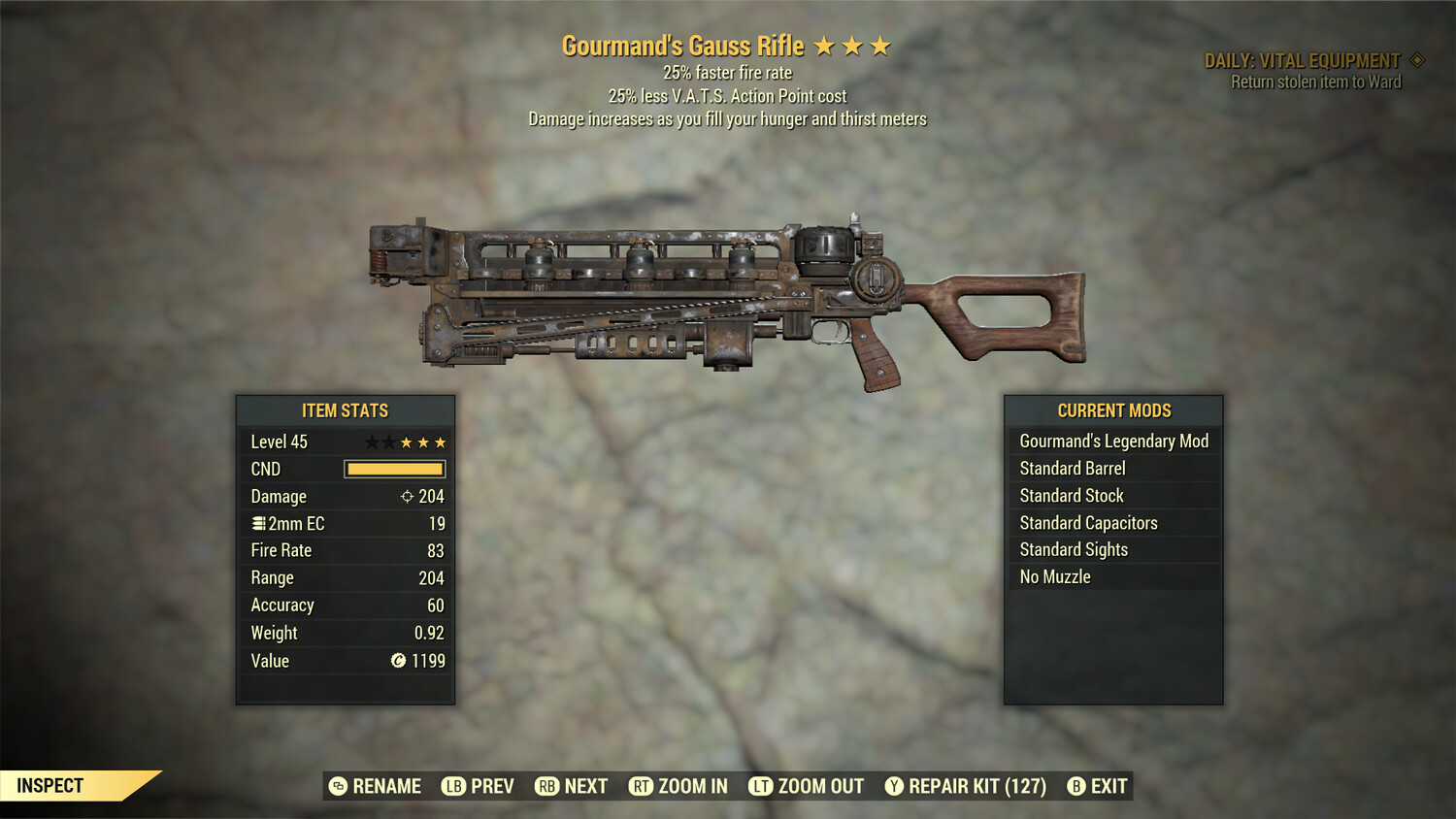Expand the Standard Barrel mod entry
The image size is (1456, 819).
[x=1113, y=468]
